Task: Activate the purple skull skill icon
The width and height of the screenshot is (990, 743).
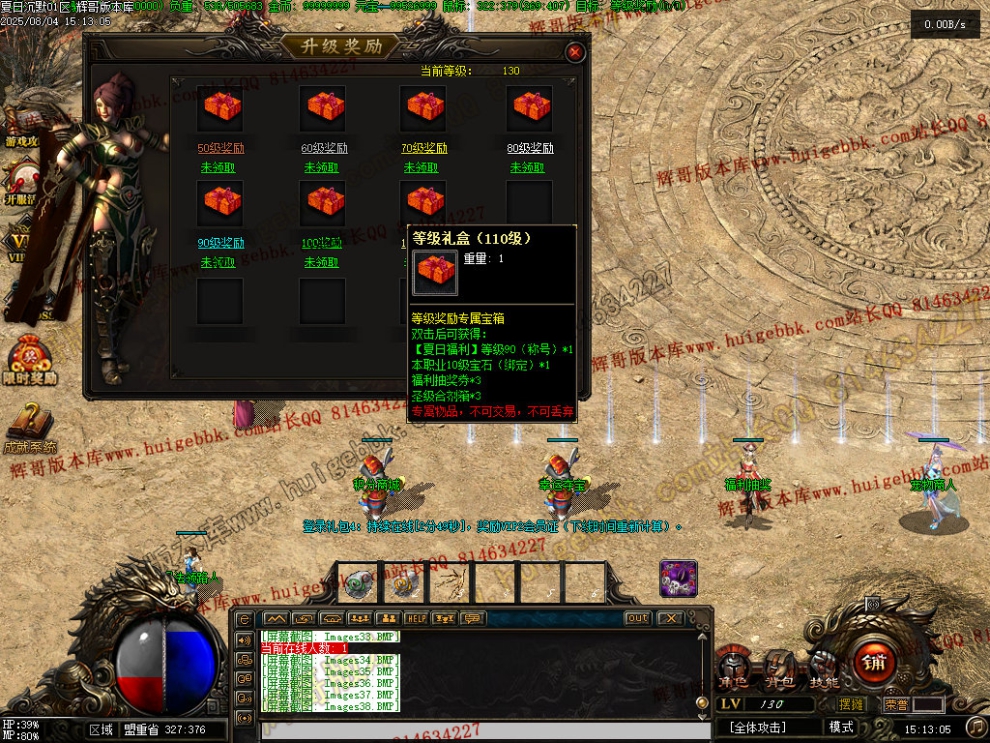Action: (x=678, y=579)
